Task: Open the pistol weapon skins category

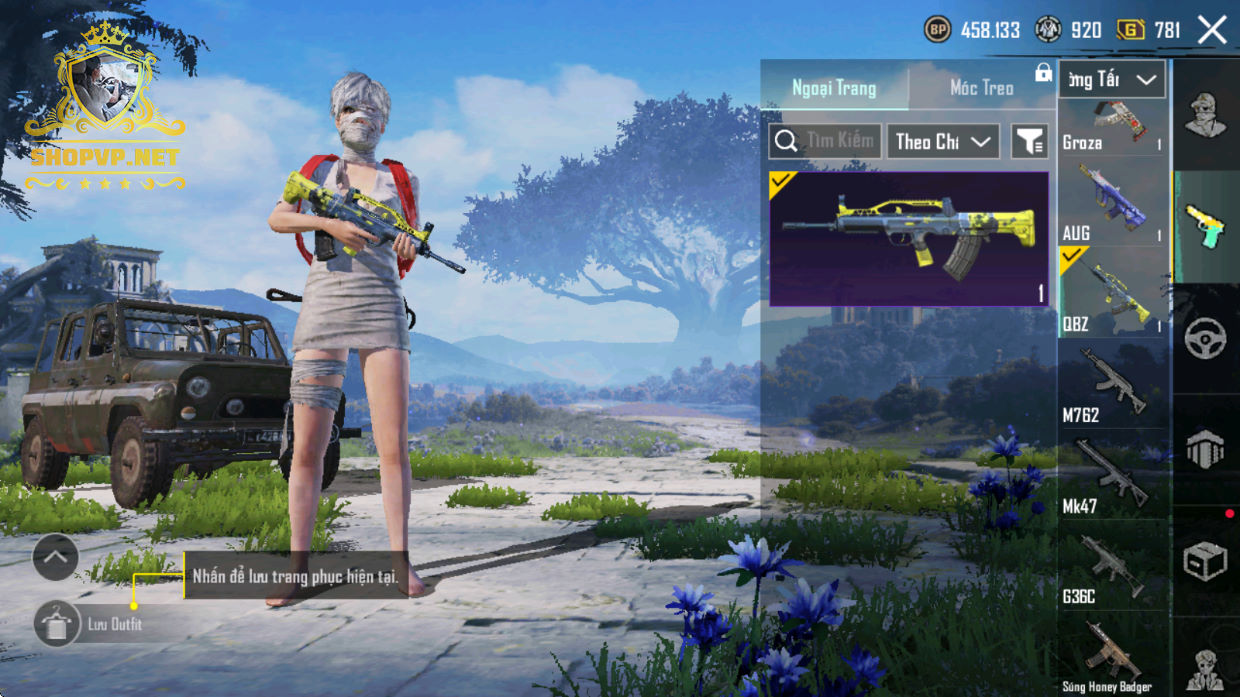Action: click(x=1205, y=227)
